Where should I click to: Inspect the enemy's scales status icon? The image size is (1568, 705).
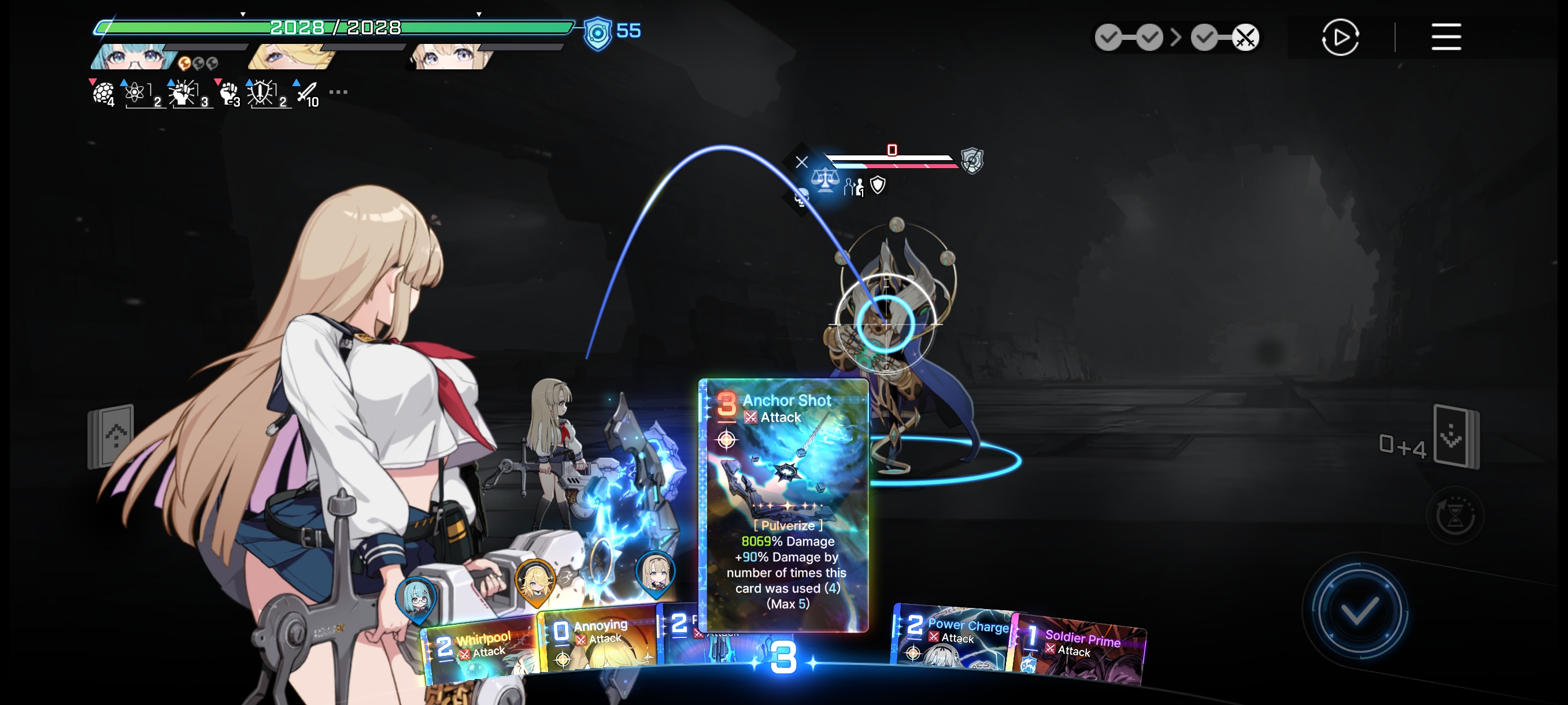coord(825,181)
